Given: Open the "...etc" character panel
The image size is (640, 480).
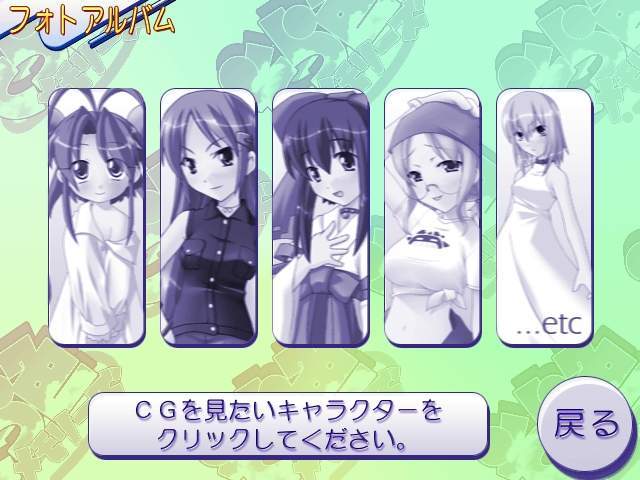Looking at the screenshot, I should point(545,217).
